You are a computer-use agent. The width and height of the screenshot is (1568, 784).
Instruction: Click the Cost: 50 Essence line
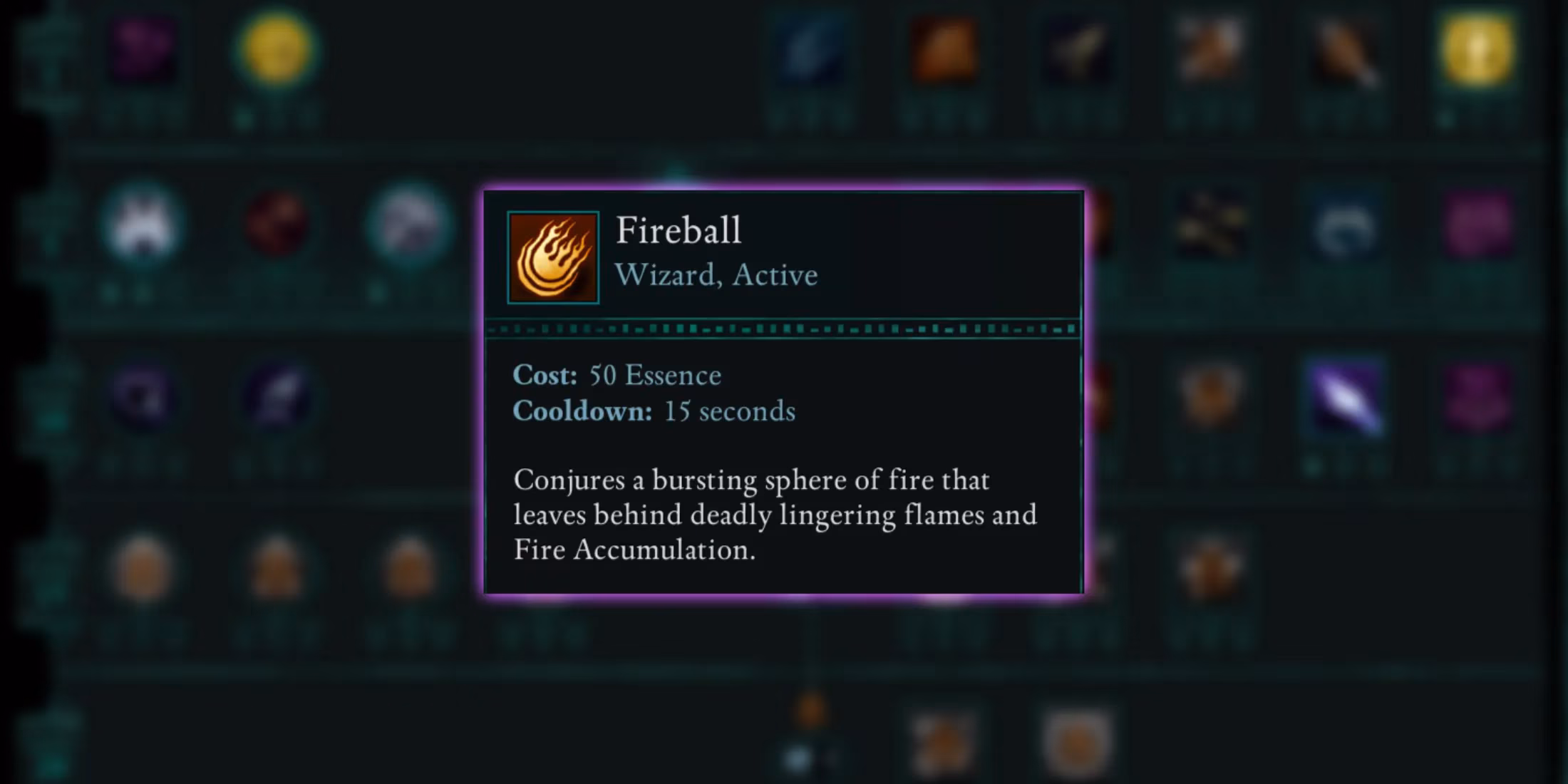tap(617, 376)
